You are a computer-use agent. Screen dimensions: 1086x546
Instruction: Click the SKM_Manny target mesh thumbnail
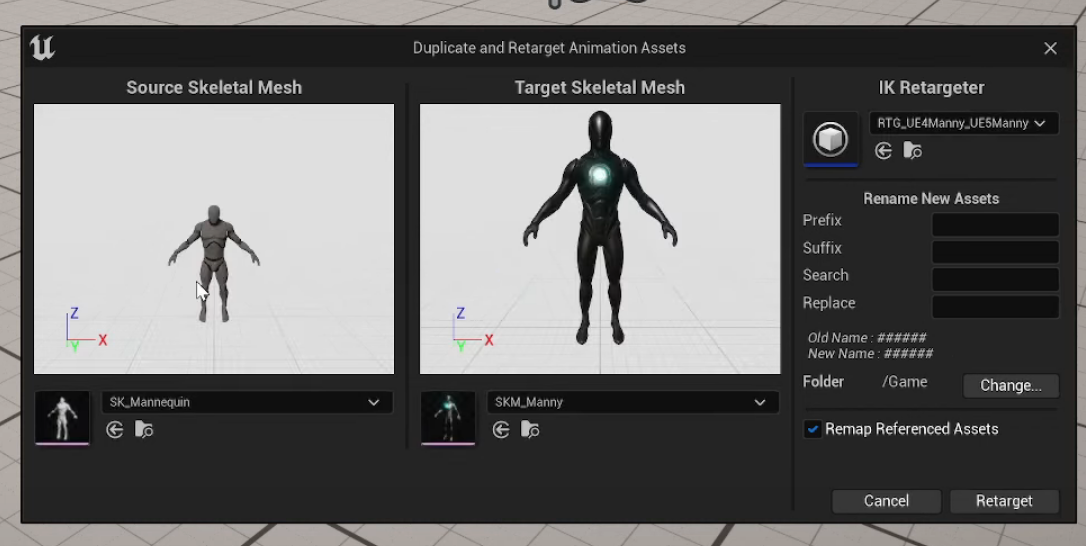[x=448, y=416]
